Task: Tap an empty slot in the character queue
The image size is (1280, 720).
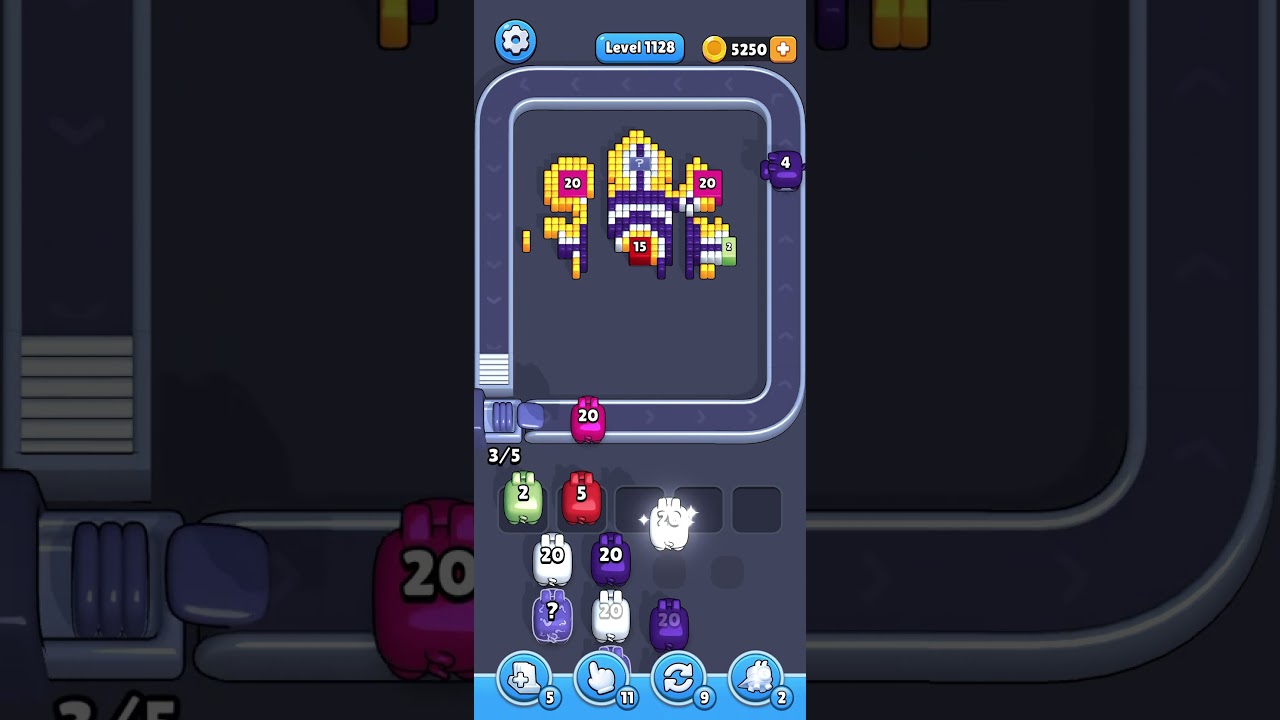Action: click(756, 508)
